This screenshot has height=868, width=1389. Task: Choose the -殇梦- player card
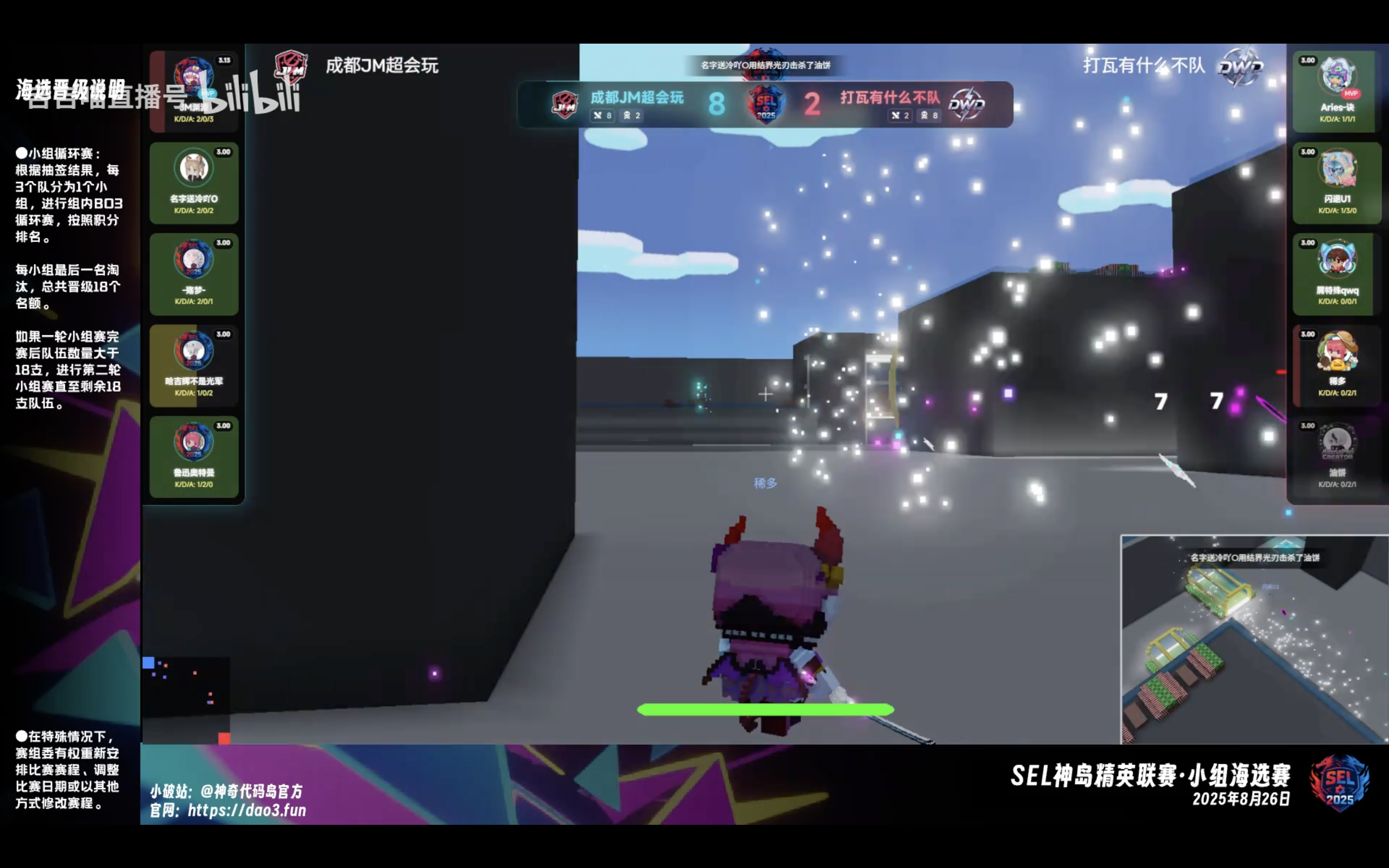tap(193, 274)
